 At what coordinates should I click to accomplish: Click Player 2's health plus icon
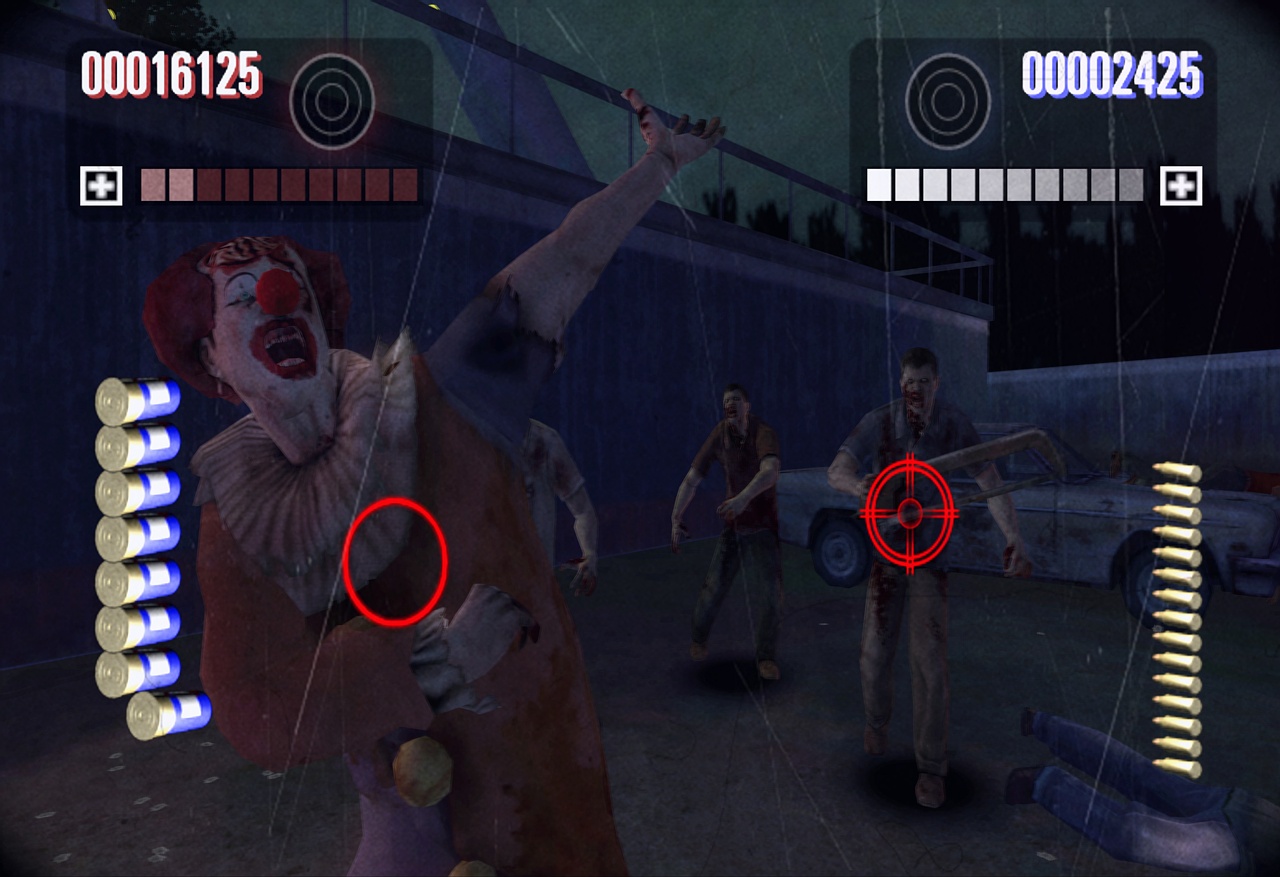[1180, 185]
